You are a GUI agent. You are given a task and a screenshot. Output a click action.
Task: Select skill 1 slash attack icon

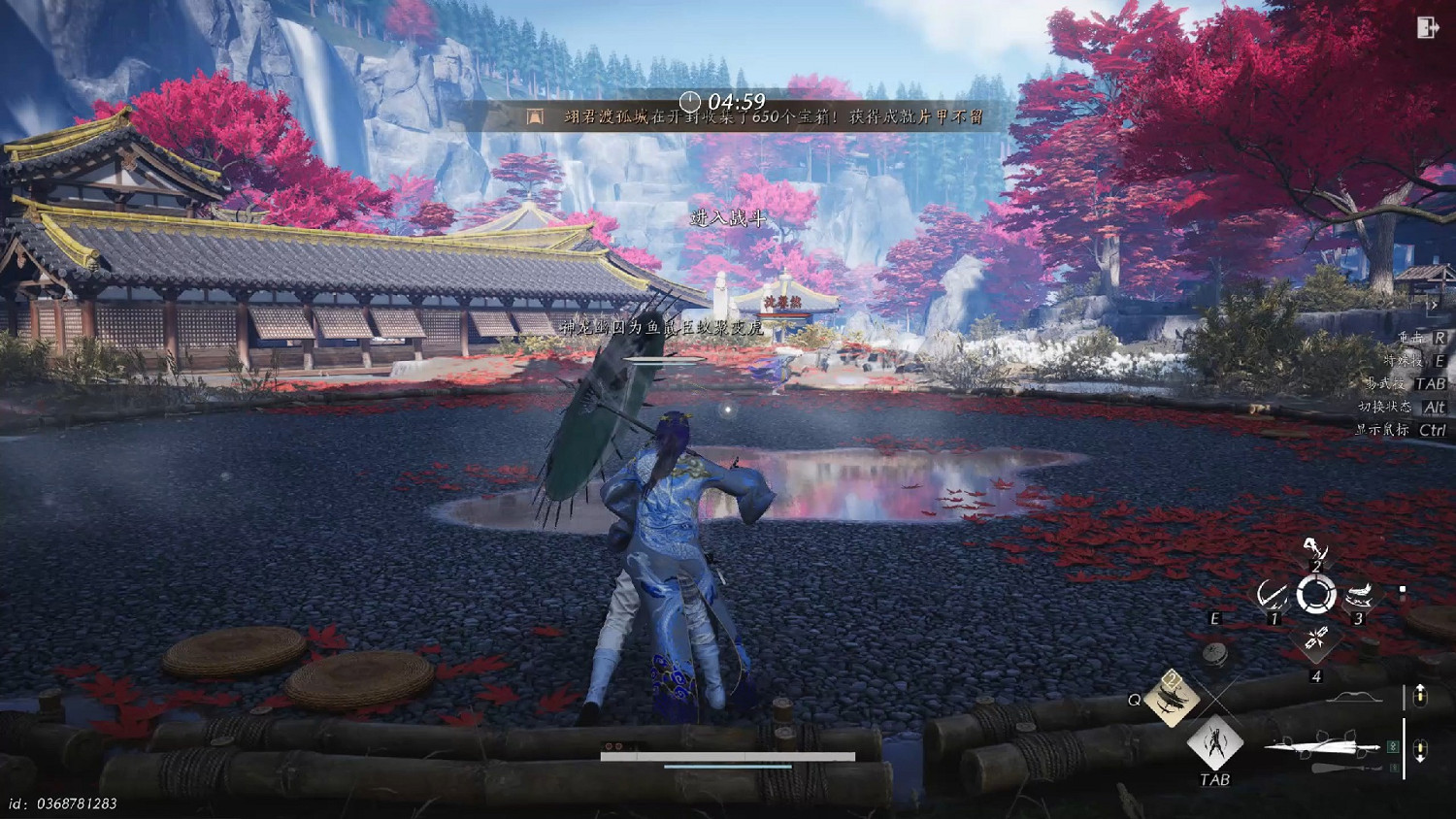click(x=1274, y=595)
